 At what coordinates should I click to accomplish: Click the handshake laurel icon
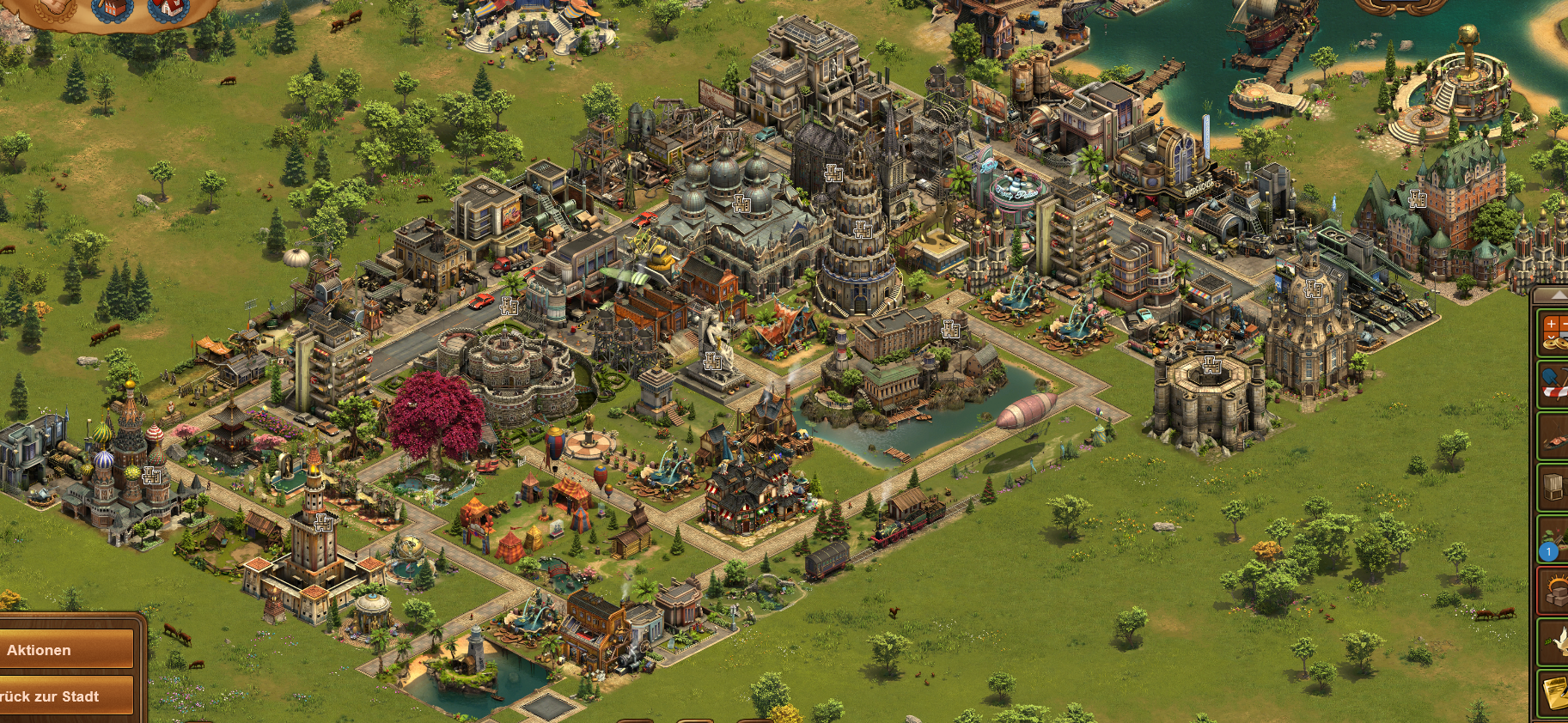pyautogui.click(x=55, y=7)
